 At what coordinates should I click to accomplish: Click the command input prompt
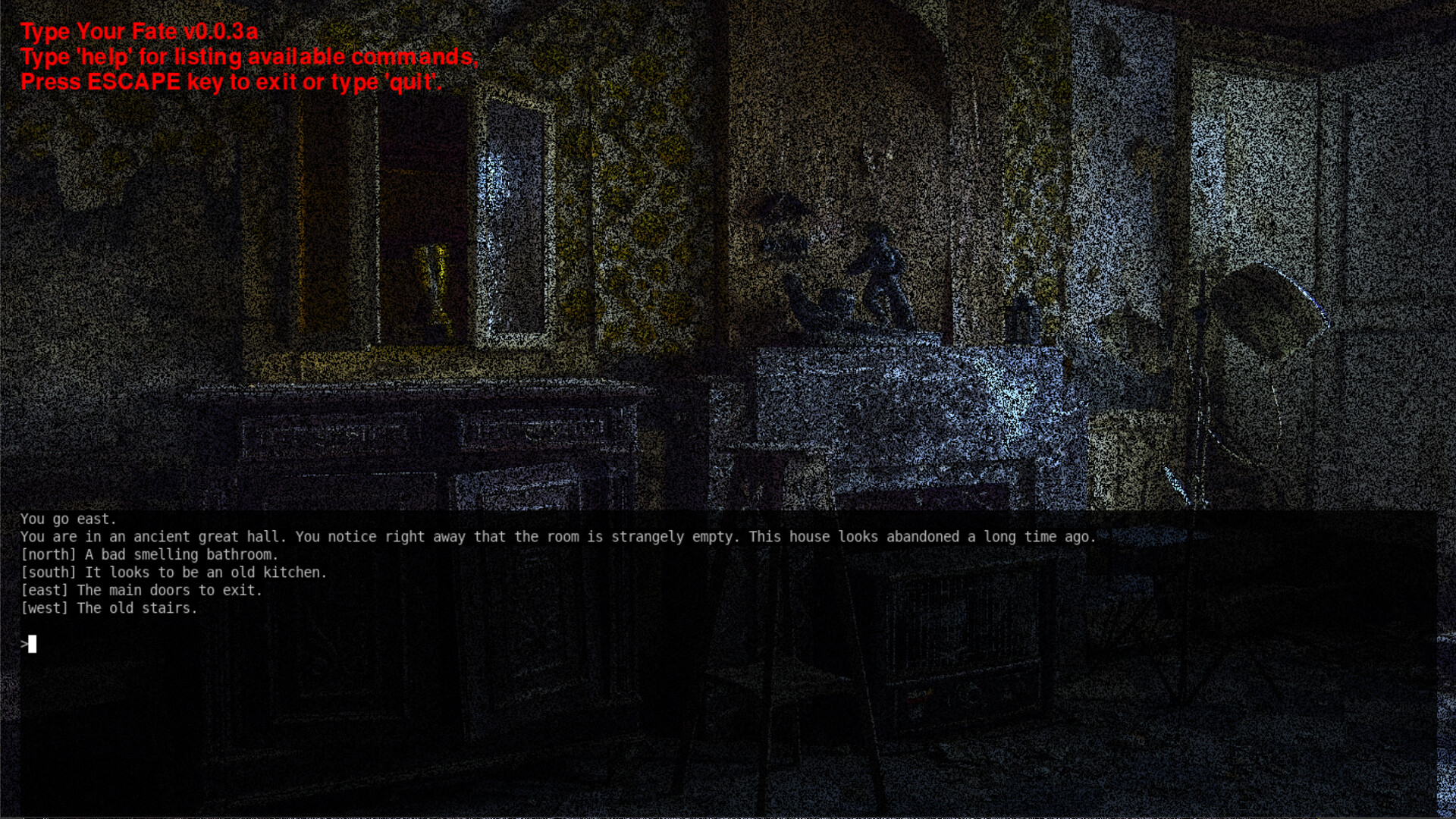point(25,644)
